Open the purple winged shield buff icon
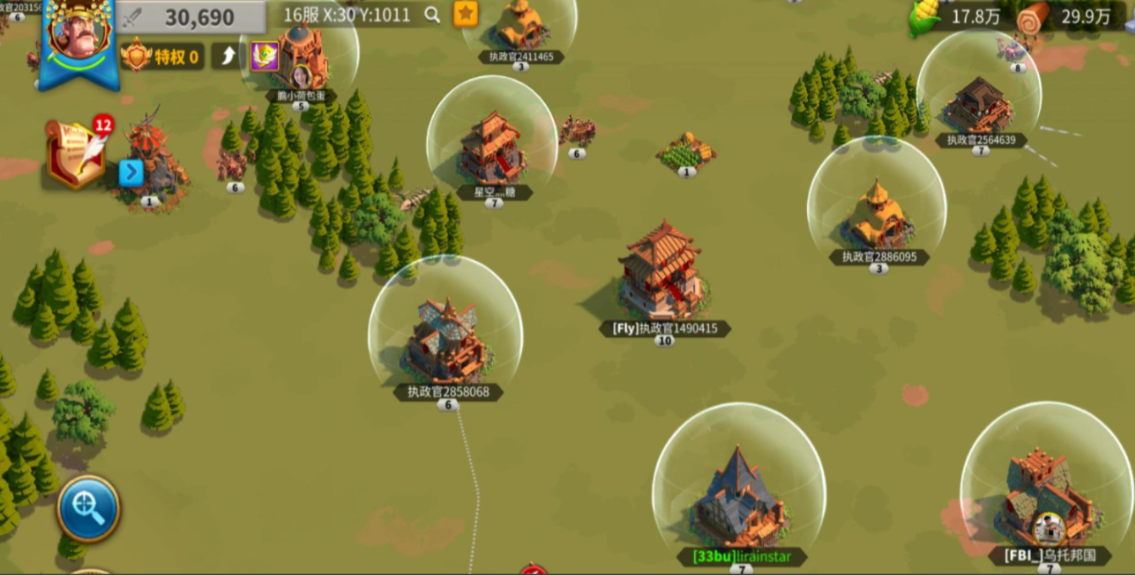The width and height of the screenshot is (1135, 575). [264, 56]
